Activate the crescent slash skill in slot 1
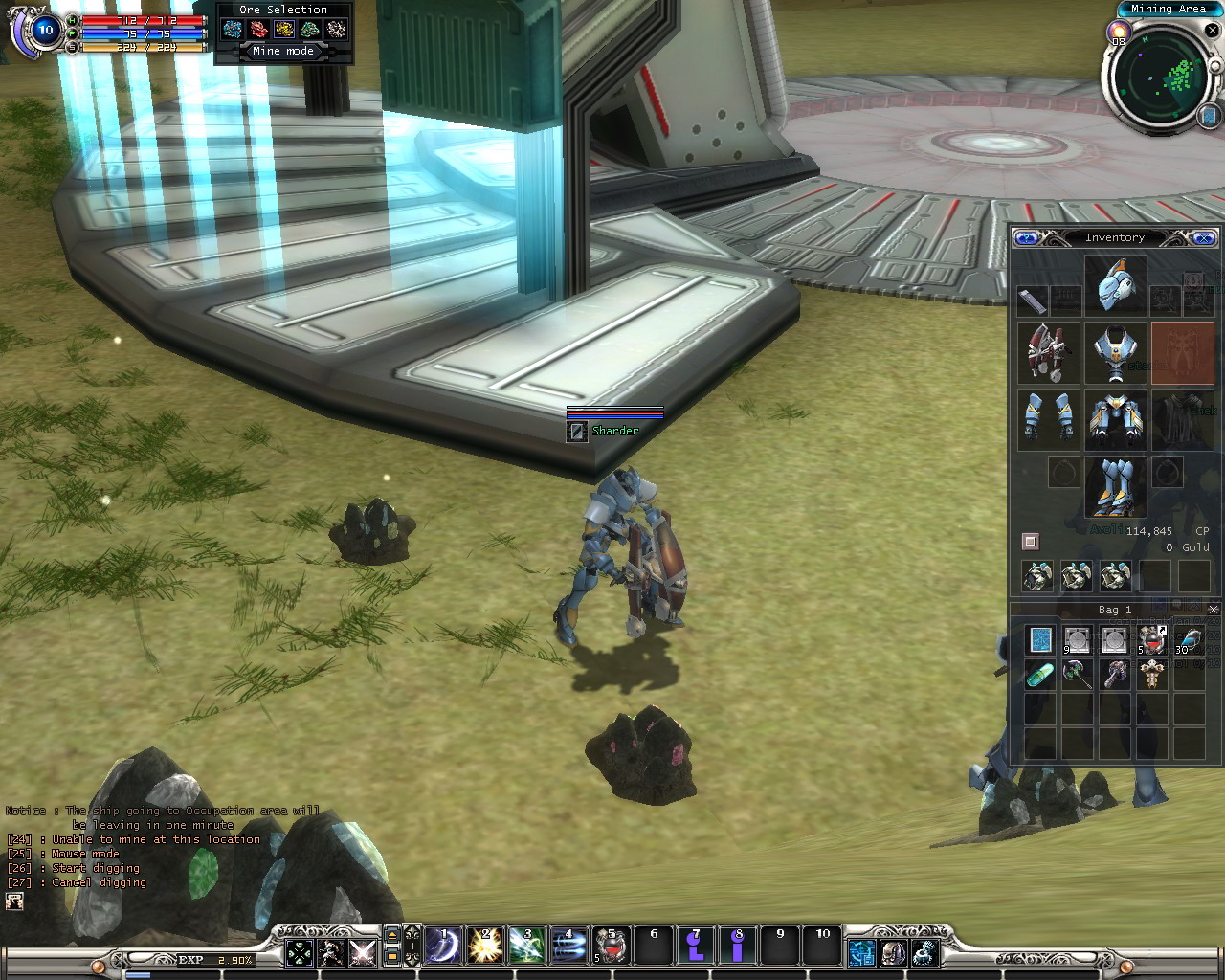1225x980 pixels. (442, 947)
